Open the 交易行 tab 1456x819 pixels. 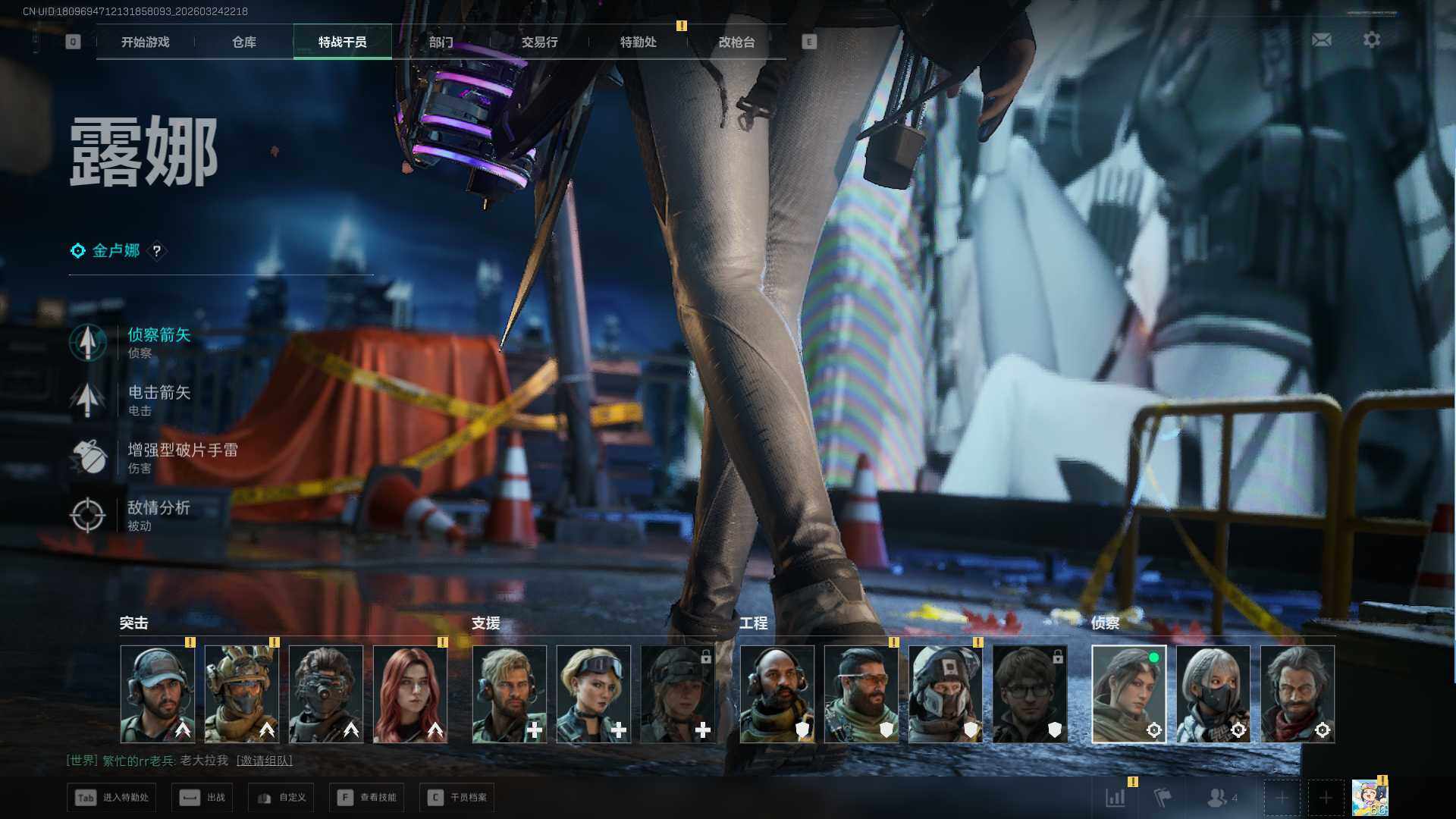(540, 42)
